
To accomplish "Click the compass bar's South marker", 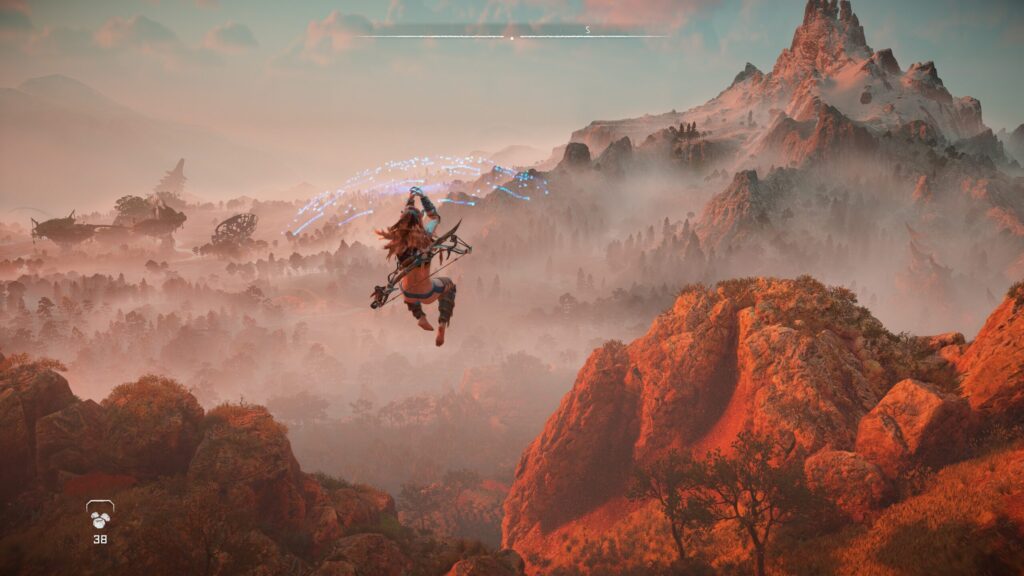I will tap(588, 30).
